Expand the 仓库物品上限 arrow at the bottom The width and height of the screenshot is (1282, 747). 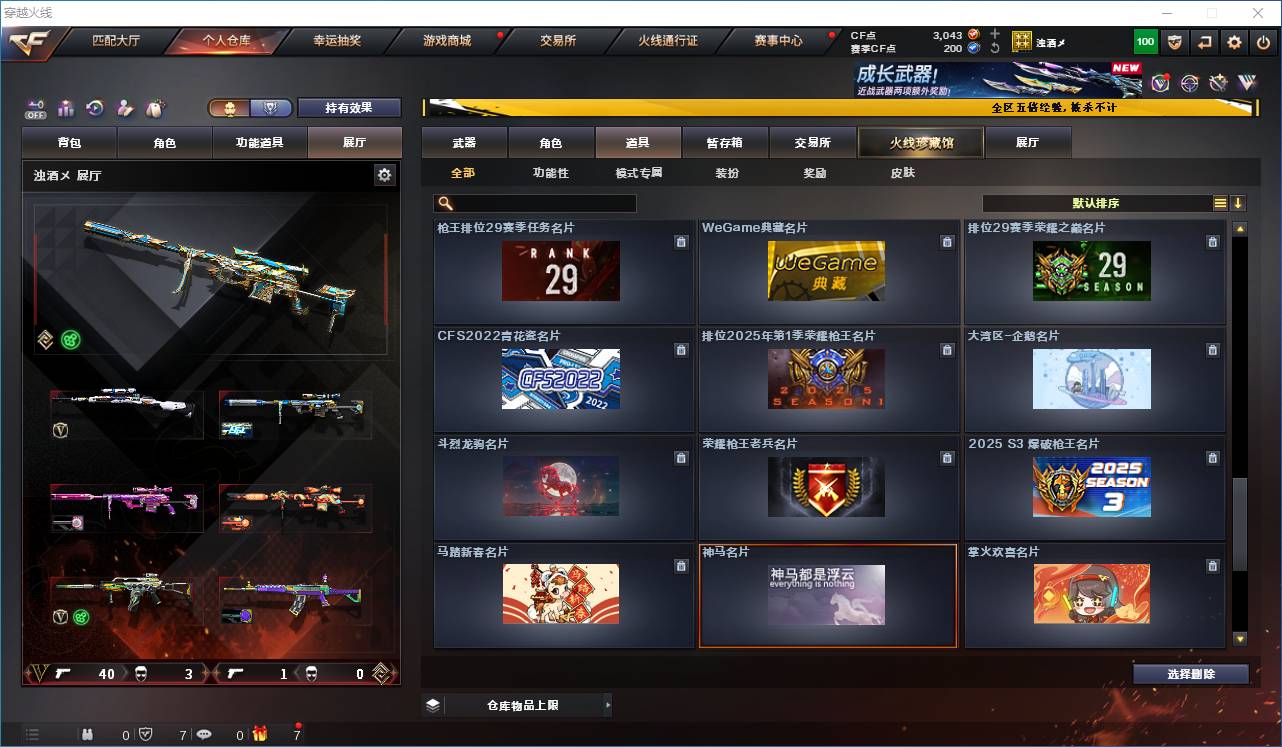608,704
